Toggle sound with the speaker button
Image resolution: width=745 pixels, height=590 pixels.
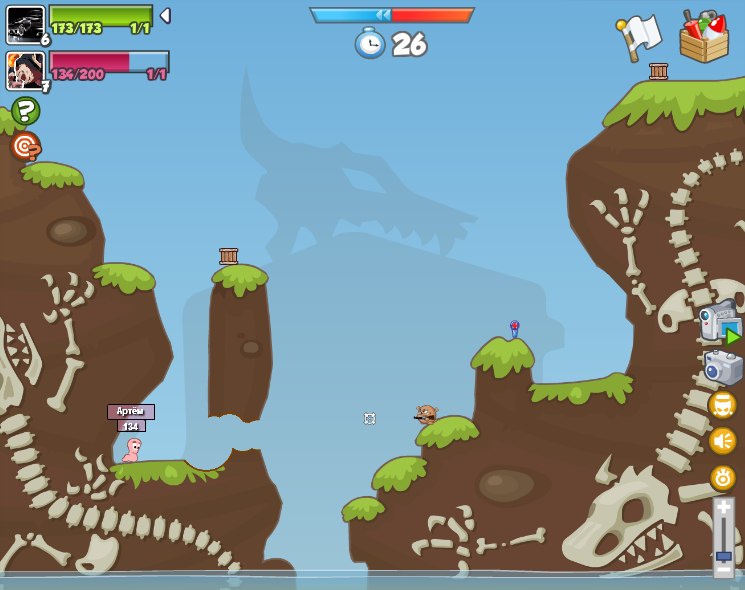(x=722, y=441)
